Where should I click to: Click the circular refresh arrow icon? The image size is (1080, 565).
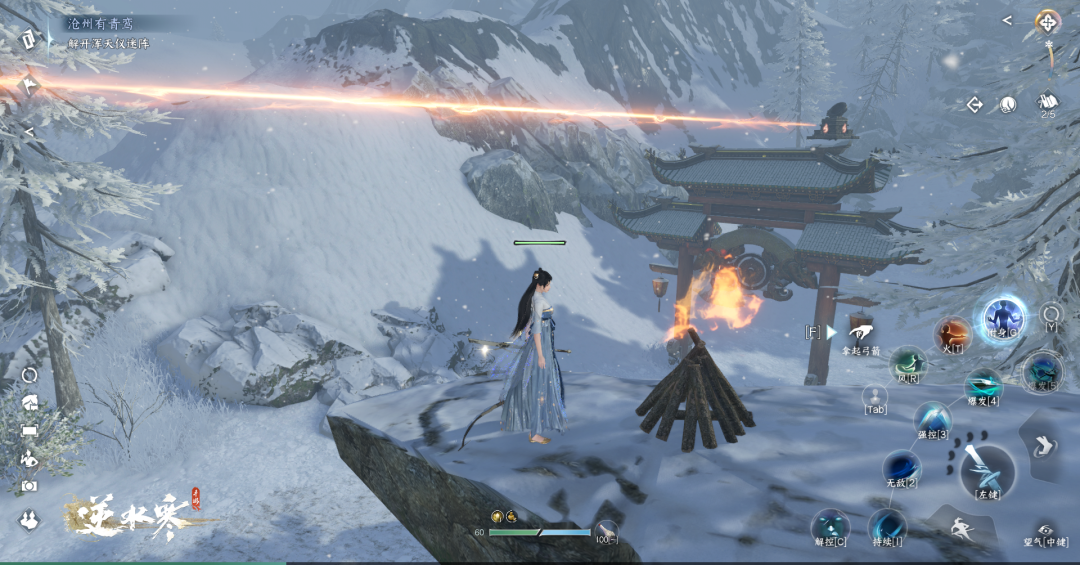point(29,375)
